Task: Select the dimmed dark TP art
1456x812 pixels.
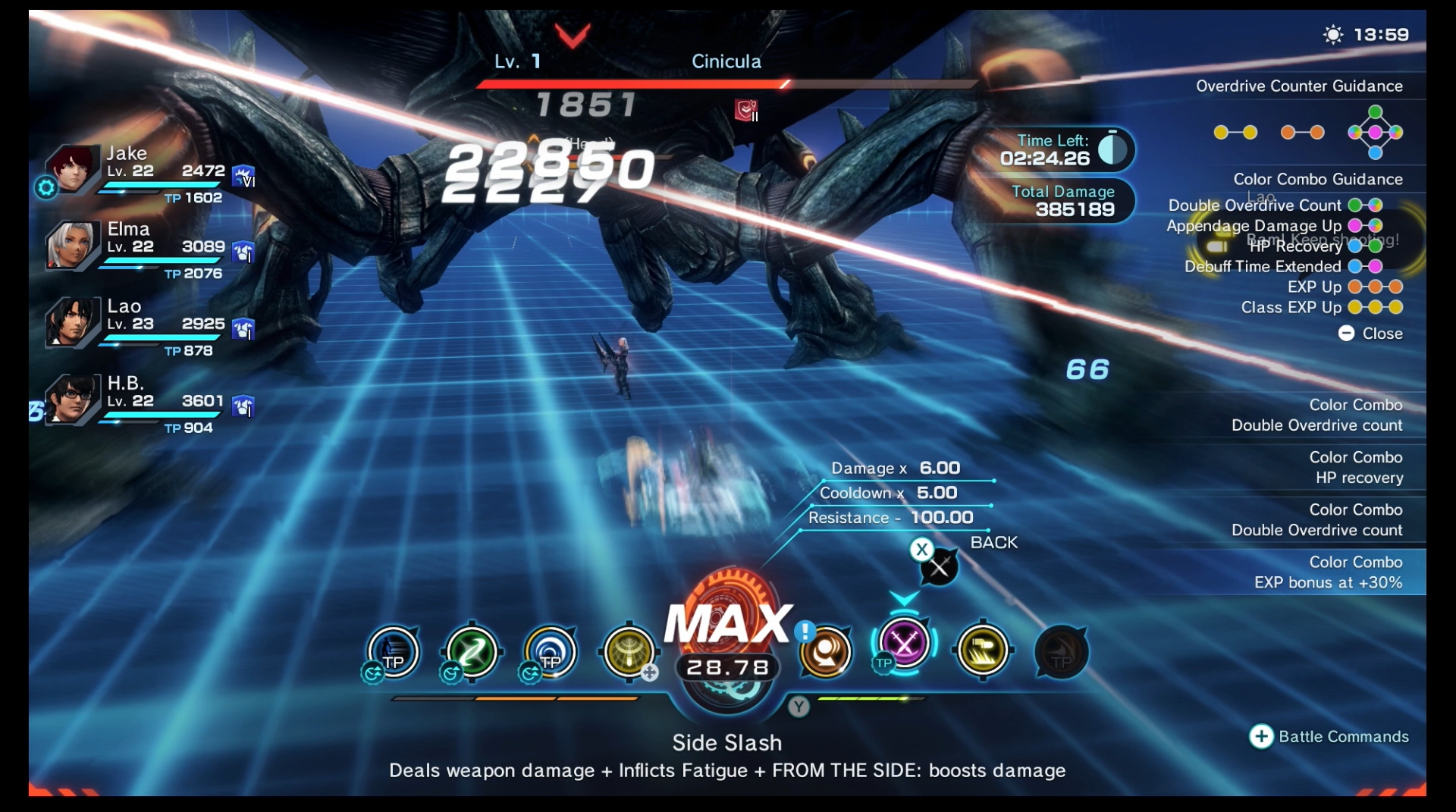Action: pos(1061,651)
